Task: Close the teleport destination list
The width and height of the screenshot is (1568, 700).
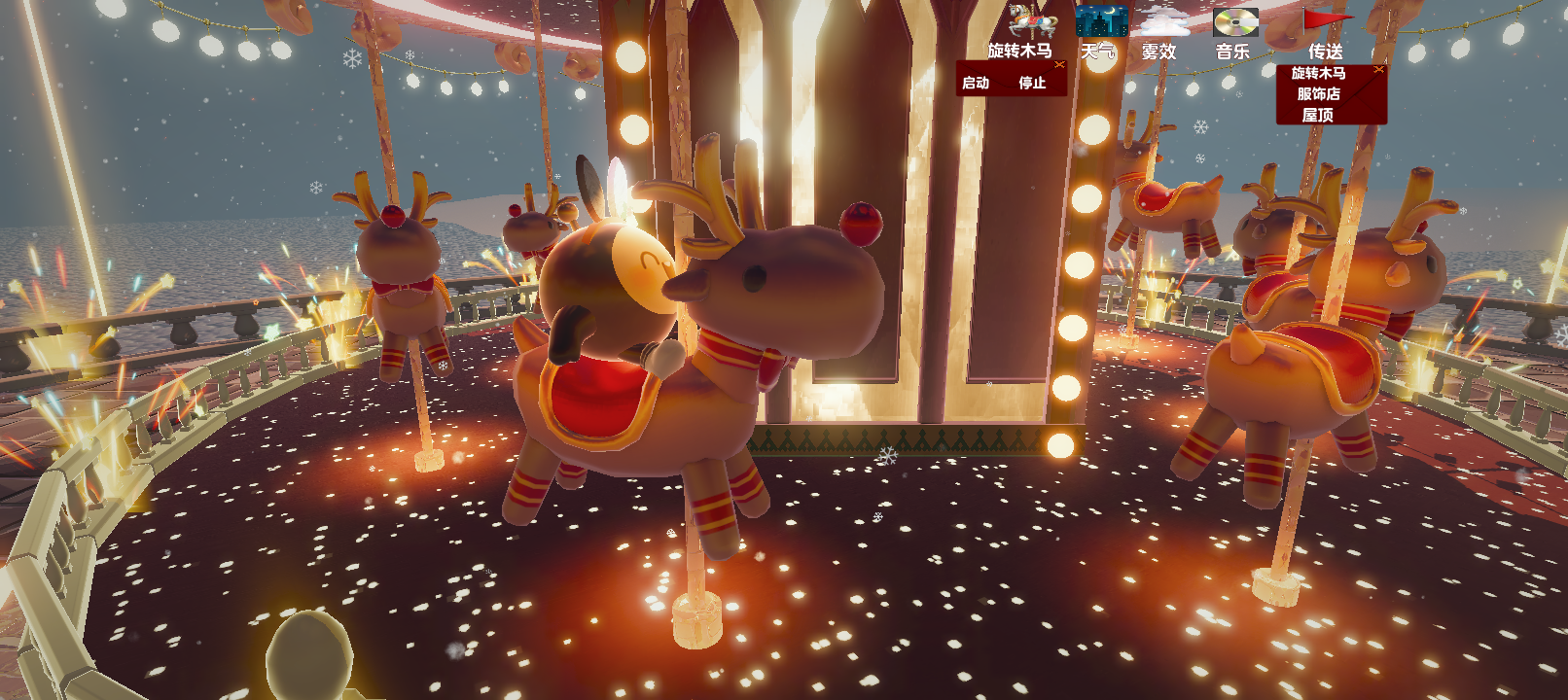Action: 1378,70
